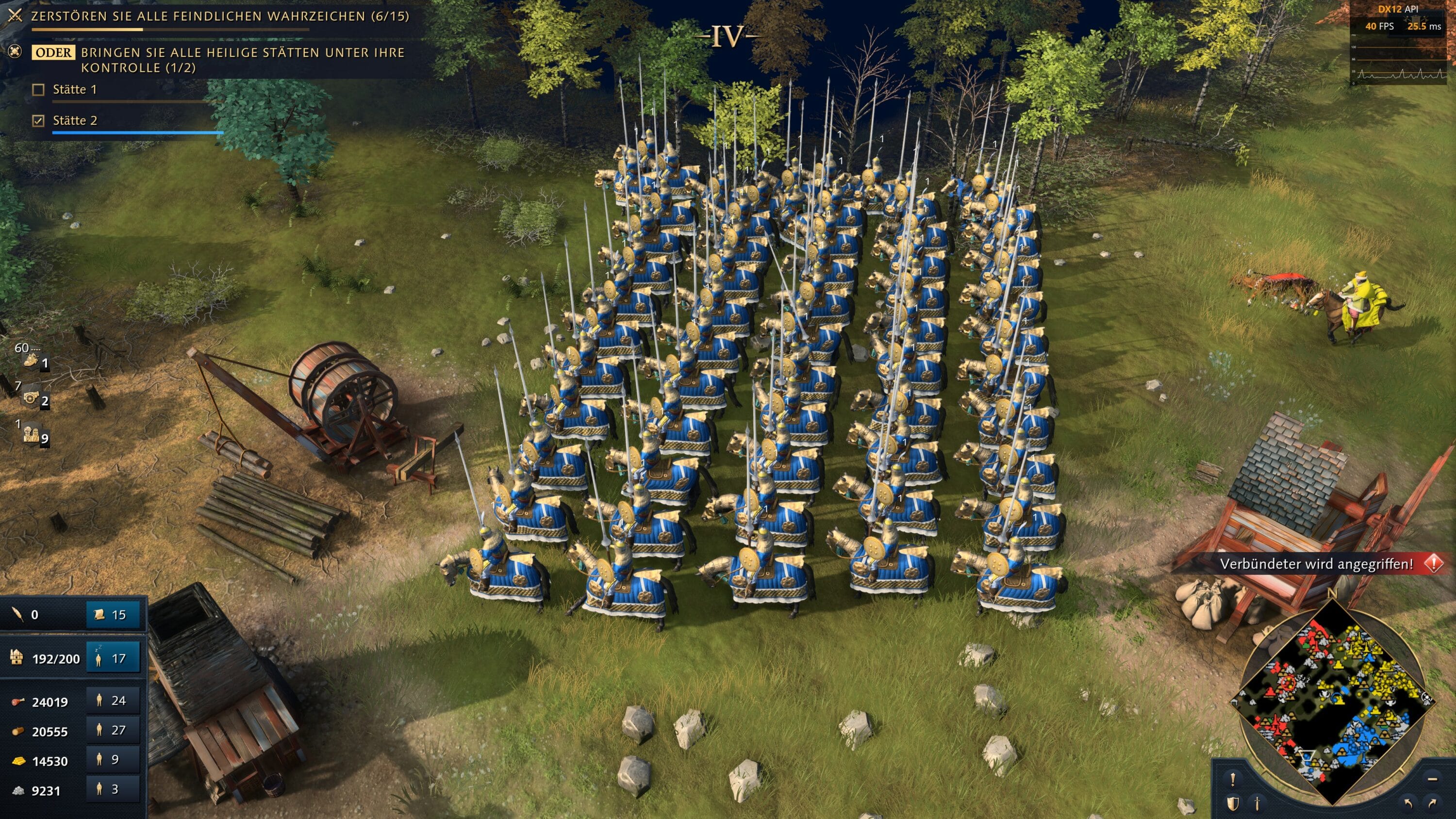Activate the sword button below the minimap
The image size is (1456, 819).
(x=1257, y=803)
